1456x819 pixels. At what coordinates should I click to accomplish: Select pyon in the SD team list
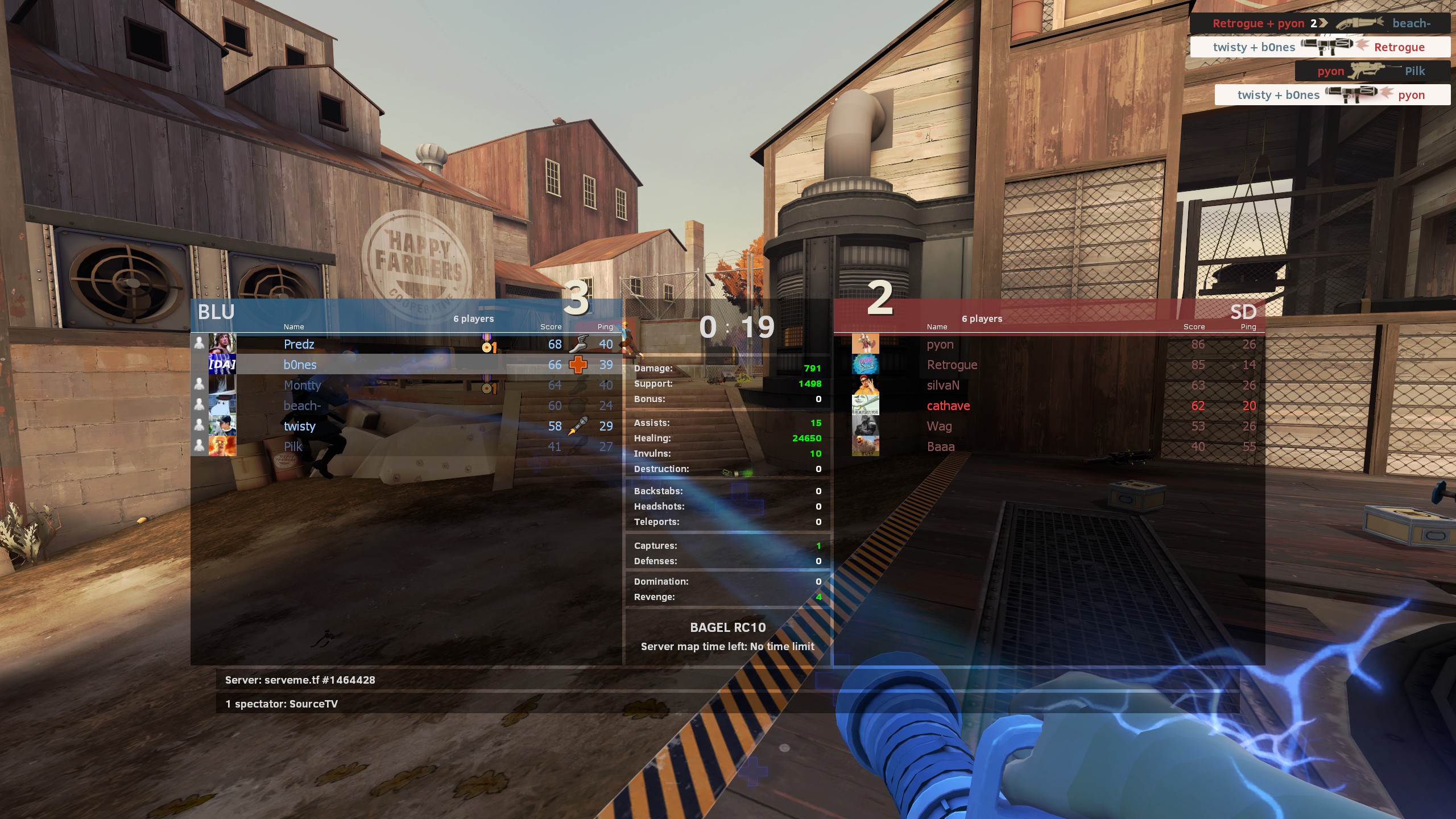pos(940,344)
